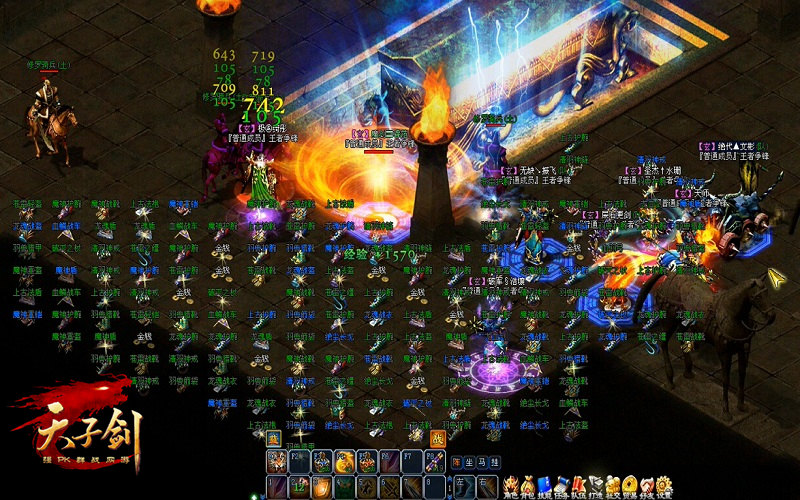Click the 坐 sit button

pos(468,461)
